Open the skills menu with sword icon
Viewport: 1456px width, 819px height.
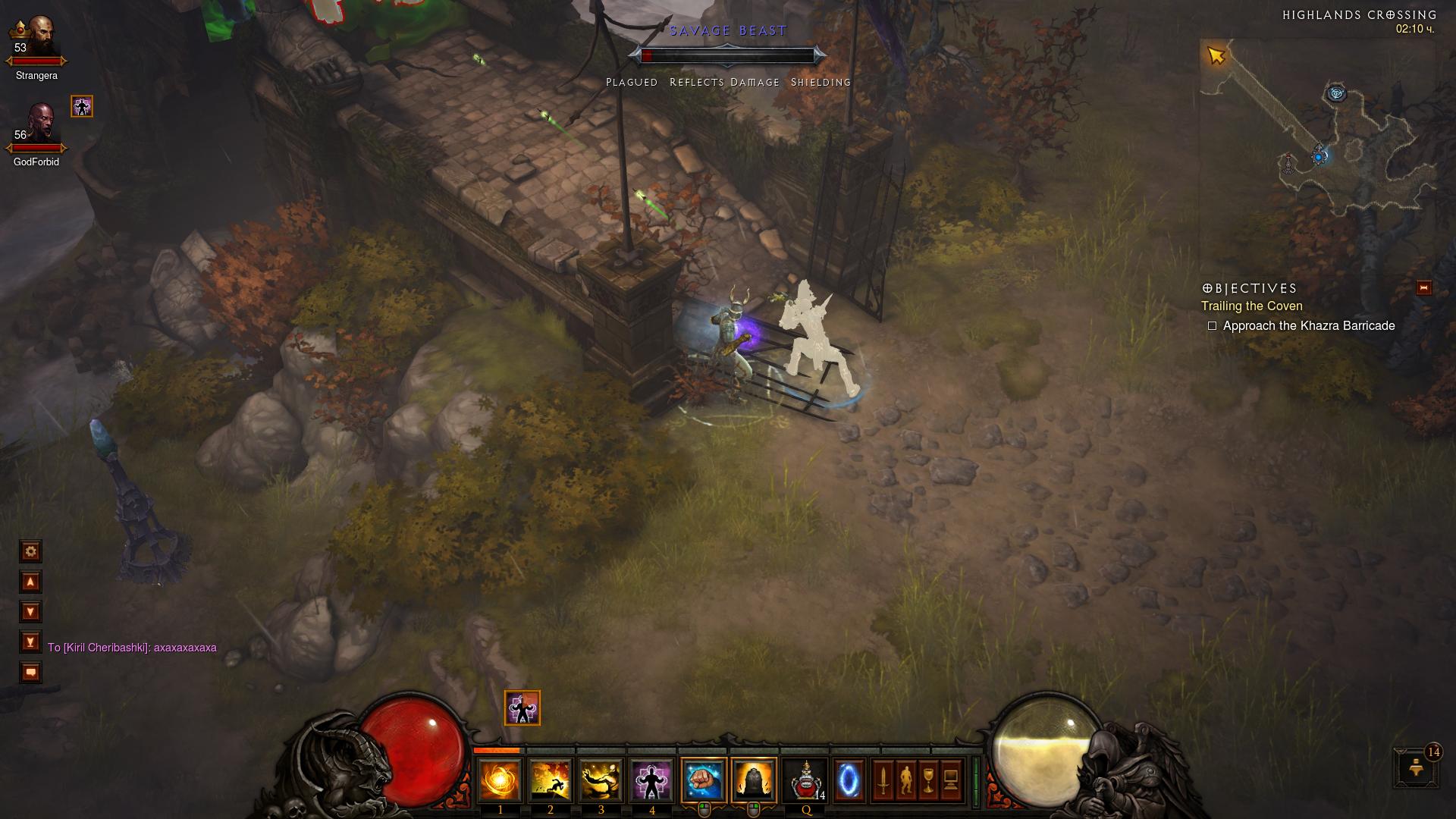(x=883, y=780)
